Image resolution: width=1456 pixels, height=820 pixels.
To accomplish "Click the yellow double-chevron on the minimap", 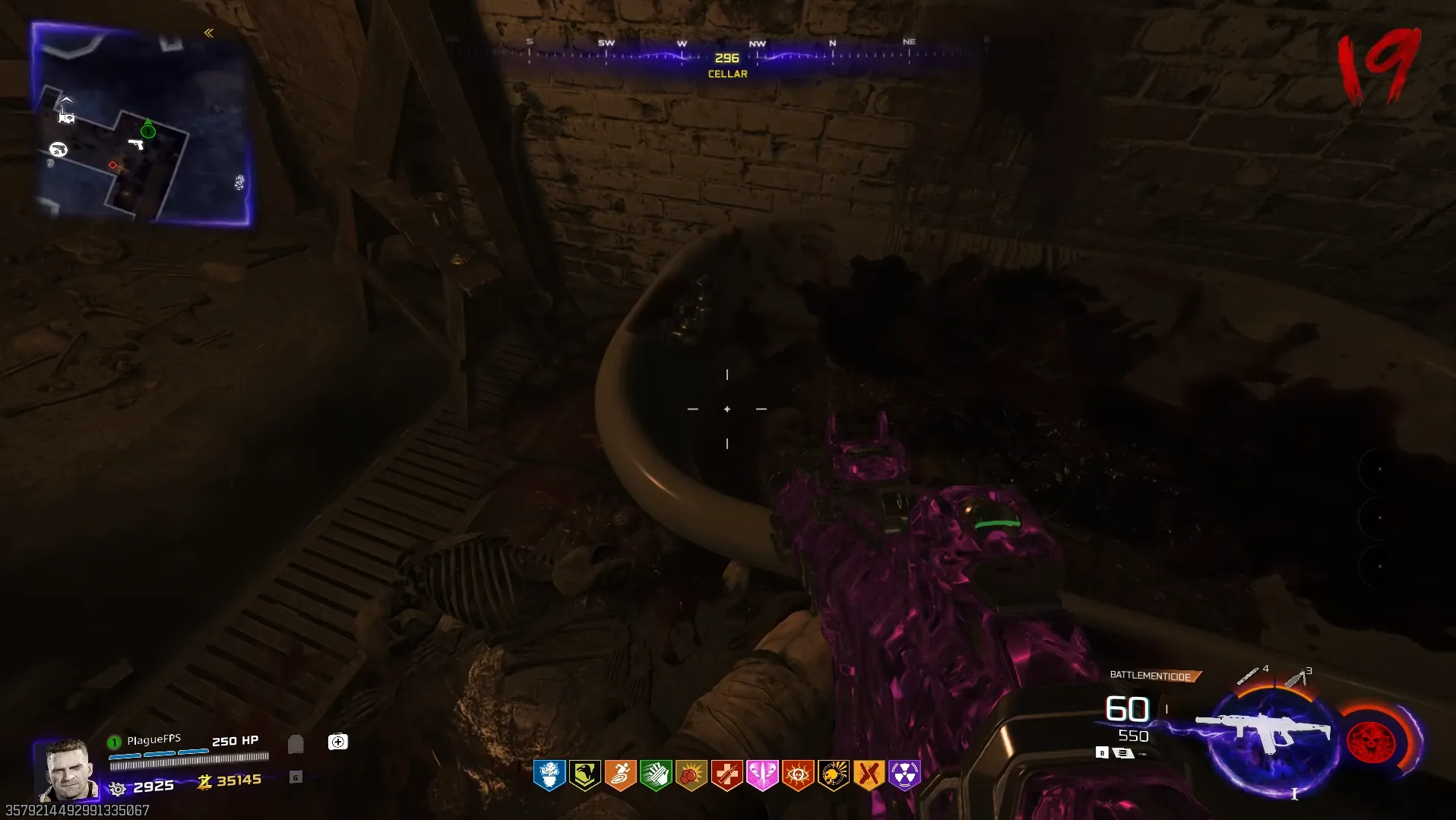I will tap(209, 33).
